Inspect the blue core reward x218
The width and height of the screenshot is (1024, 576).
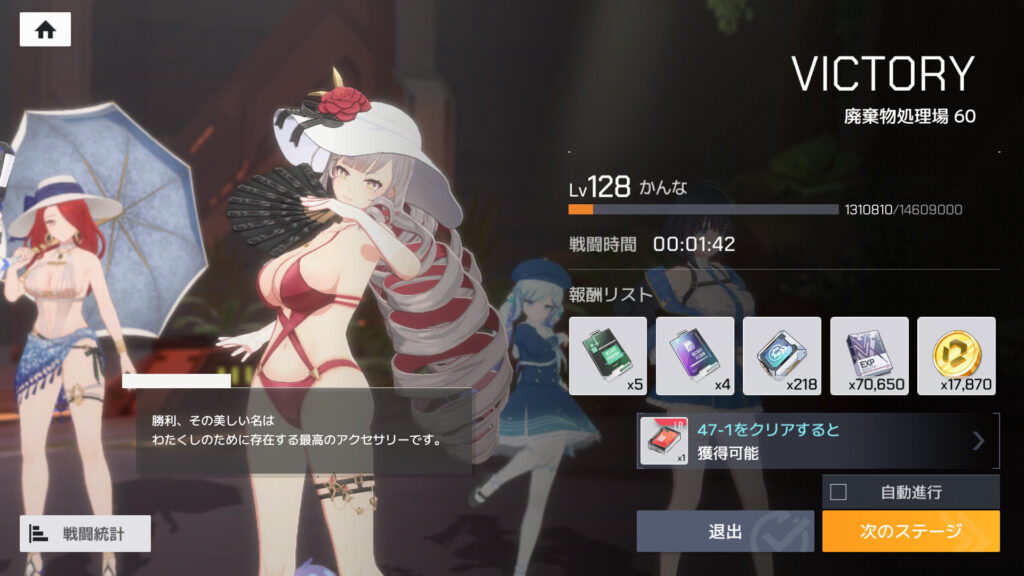(782, 356)
